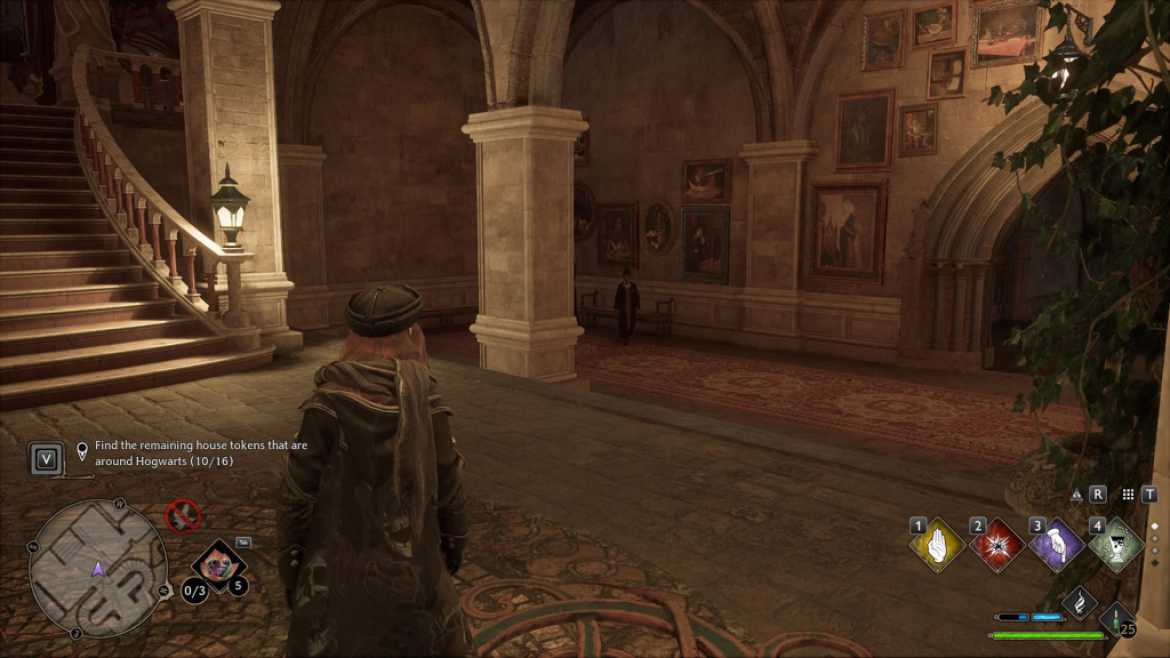Use the green Wiggenweld potion icon

(x=1116, y=617)
